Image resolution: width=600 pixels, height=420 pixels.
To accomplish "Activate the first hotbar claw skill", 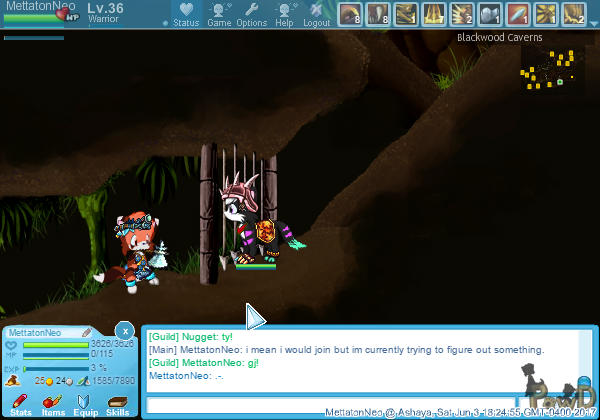I will [x=350, y=13].
